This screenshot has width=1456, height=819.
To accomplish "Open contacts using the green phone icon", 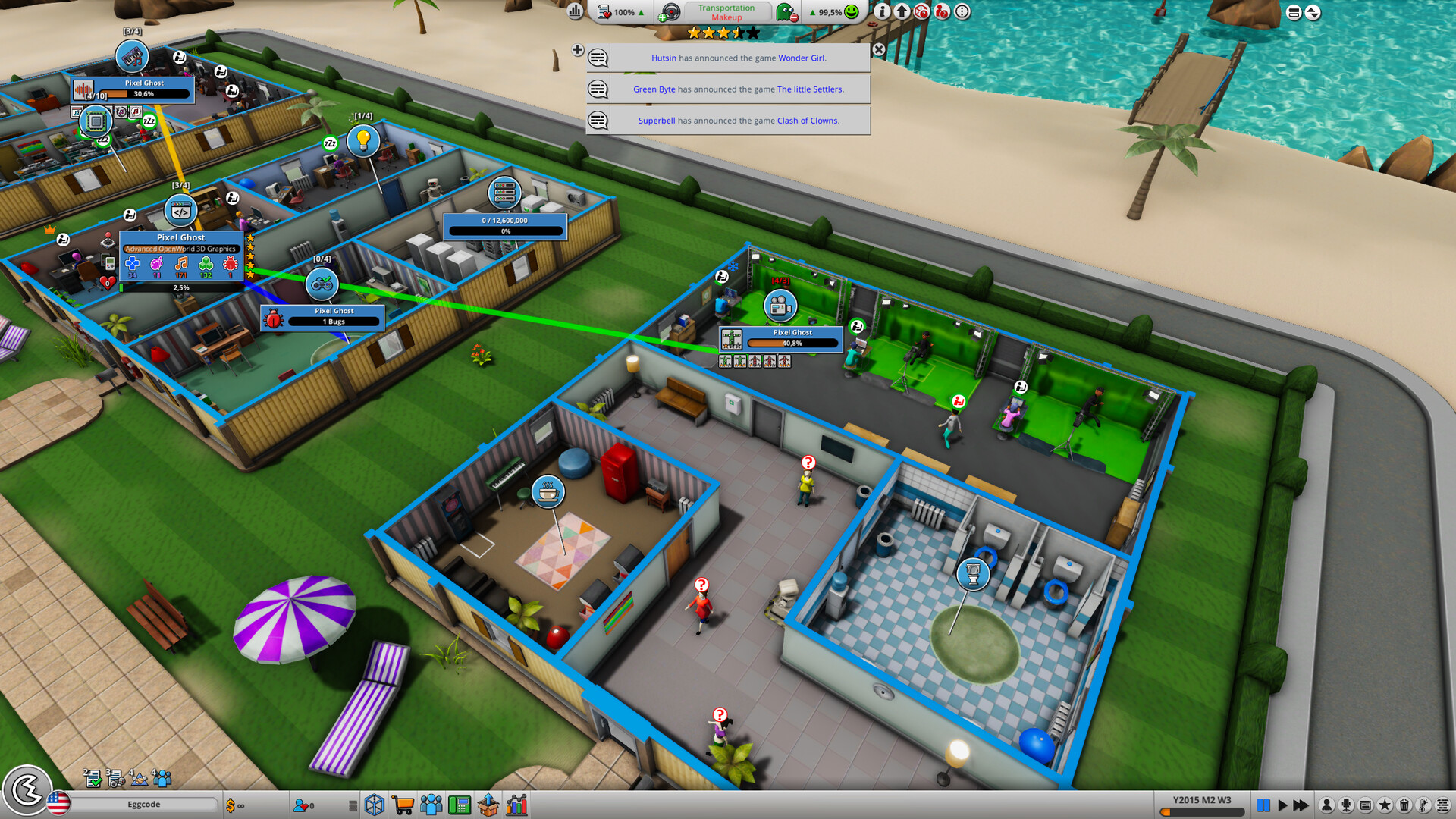I will tap(459, 805).
